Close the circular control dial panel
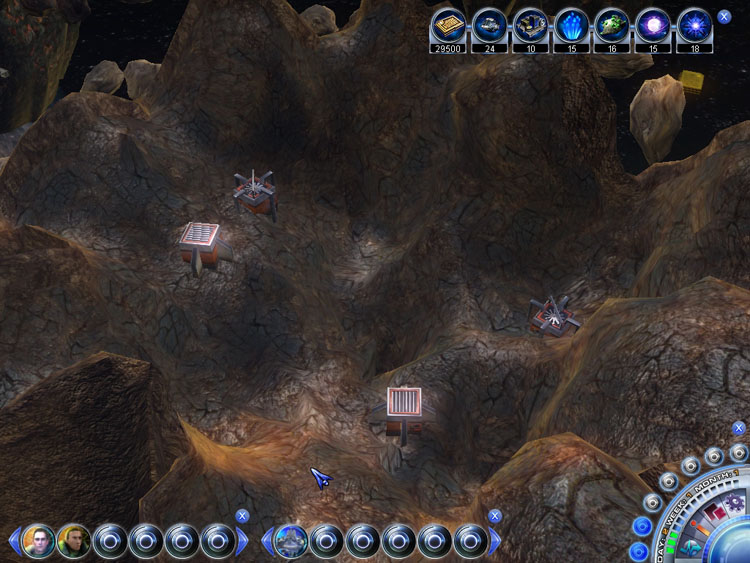750x563 pixels. (x=739, y=428)
